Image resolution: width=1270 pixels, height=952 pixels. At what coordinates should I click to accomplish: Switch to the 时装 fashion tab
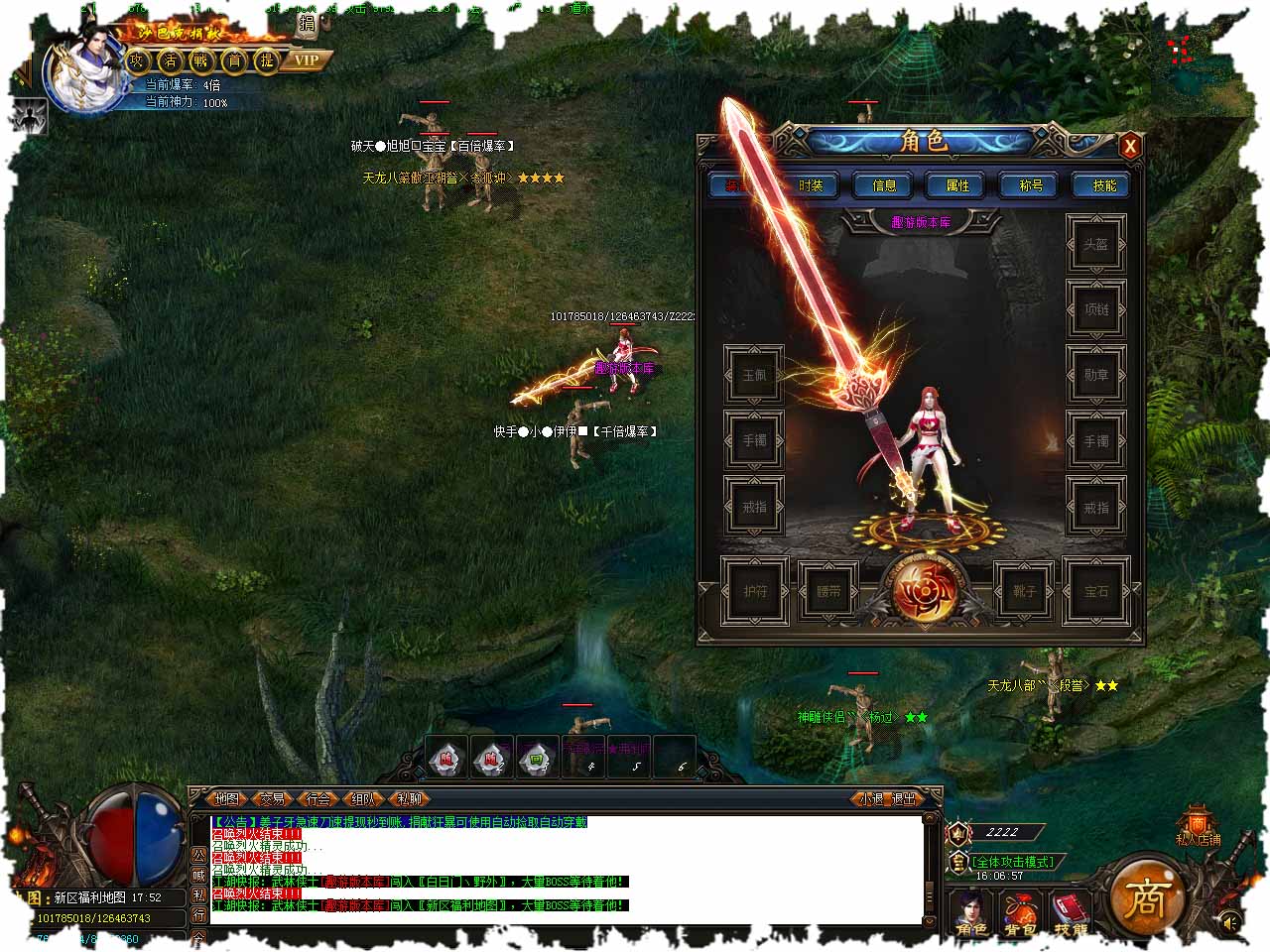click(811, 185)
